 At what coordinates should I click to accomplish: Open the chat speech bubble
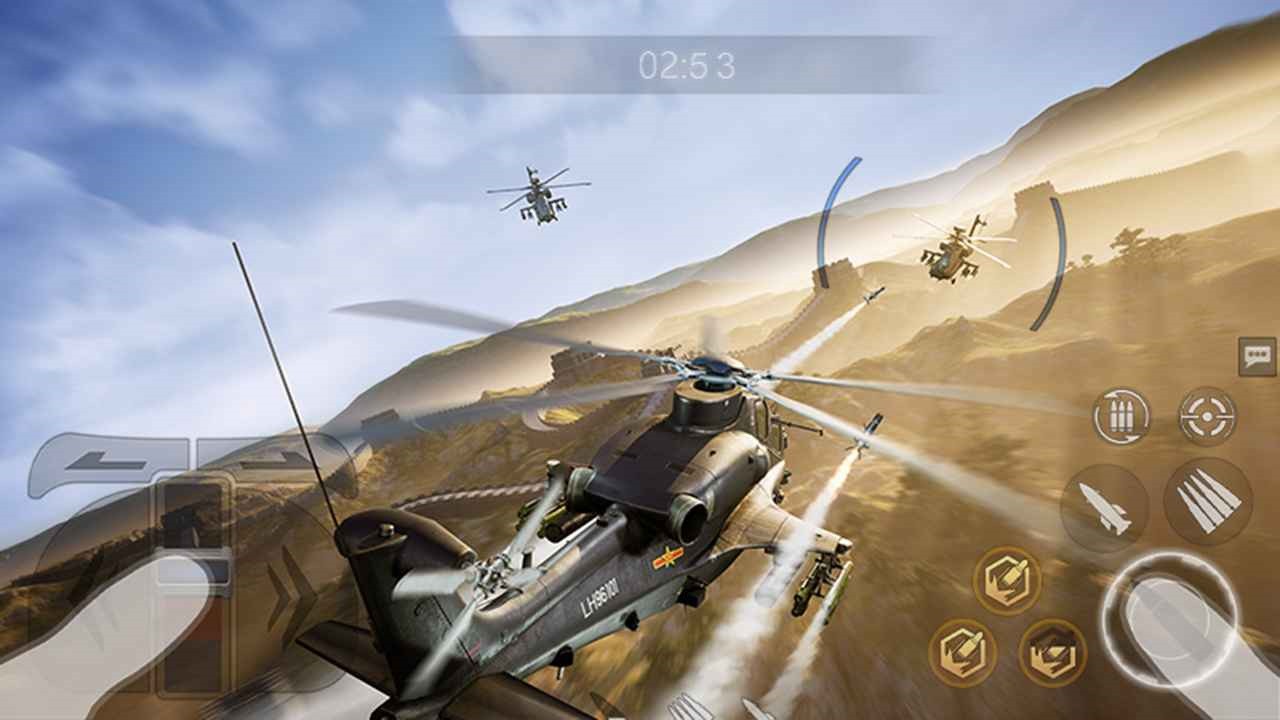tap(1256, 357)
